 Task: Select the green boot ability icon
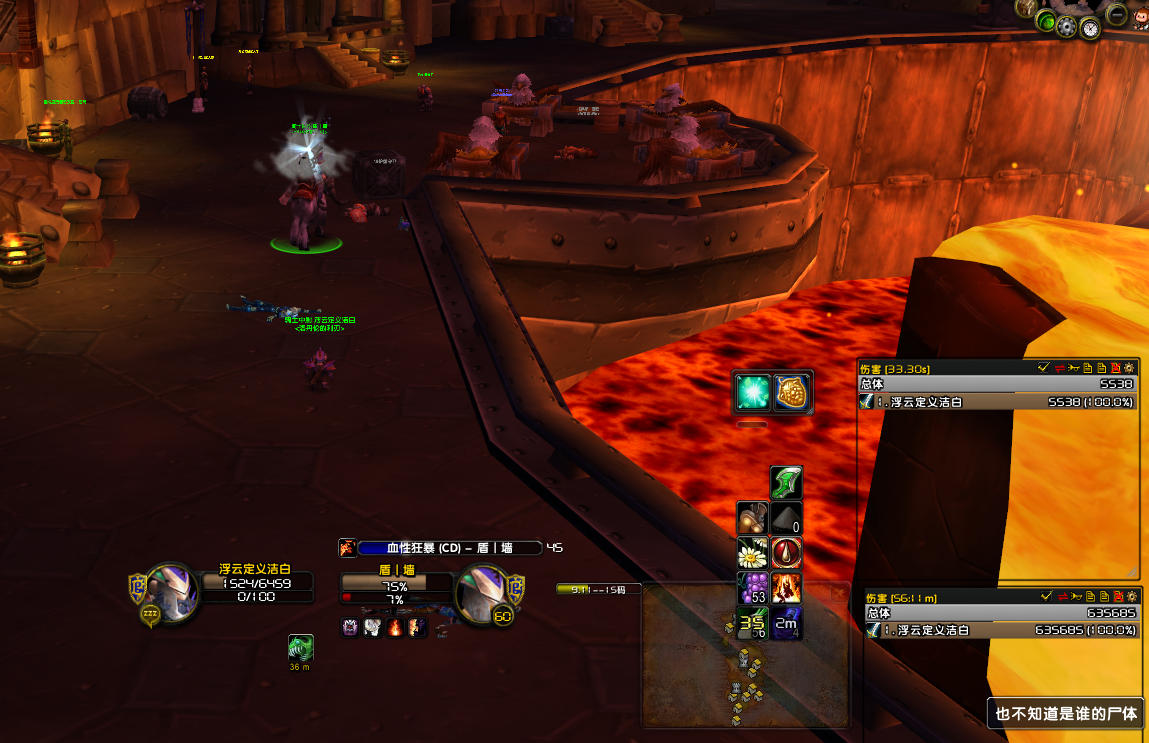[786, 484]
